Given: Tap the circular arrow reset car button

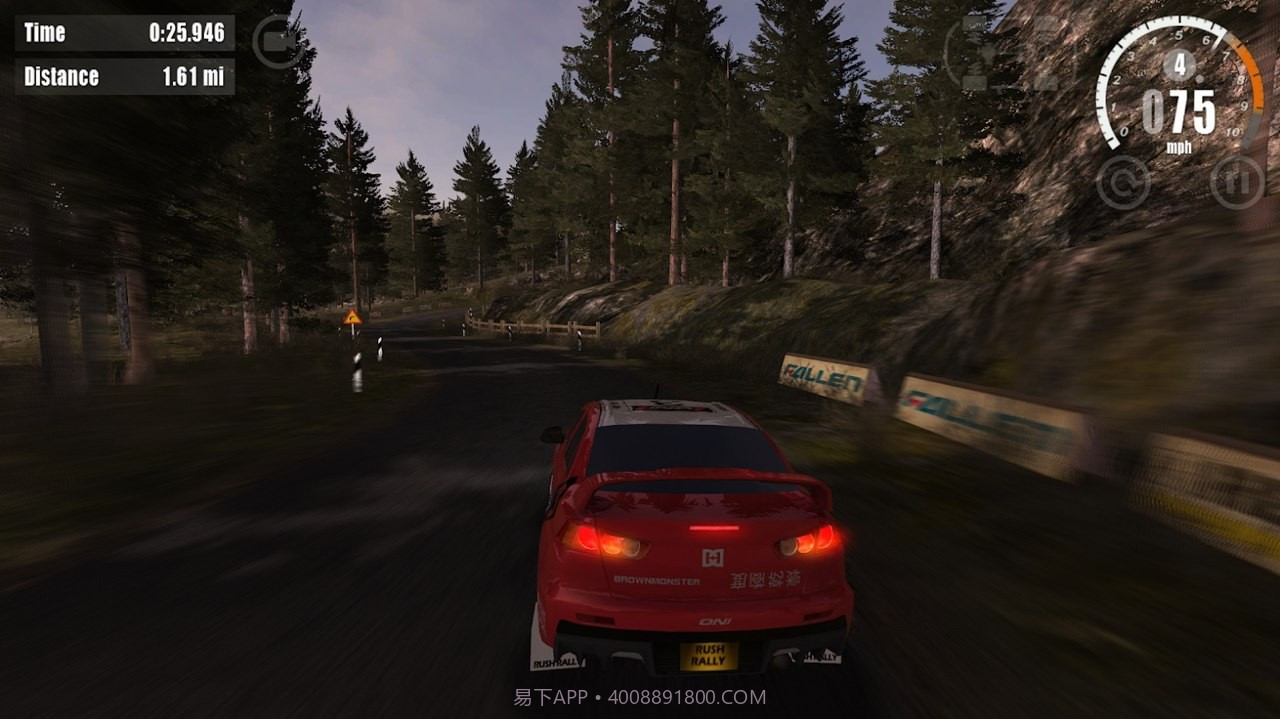Looking at the screenshot, I should (1123, 182).
